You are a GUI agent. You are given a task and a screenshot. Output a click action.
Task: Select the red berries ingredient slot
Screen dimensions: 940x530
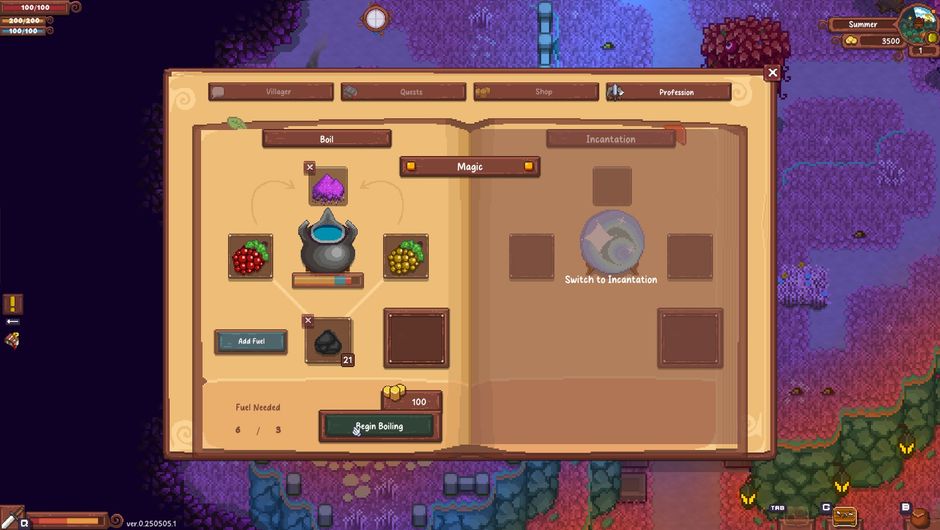pos(250,257)
